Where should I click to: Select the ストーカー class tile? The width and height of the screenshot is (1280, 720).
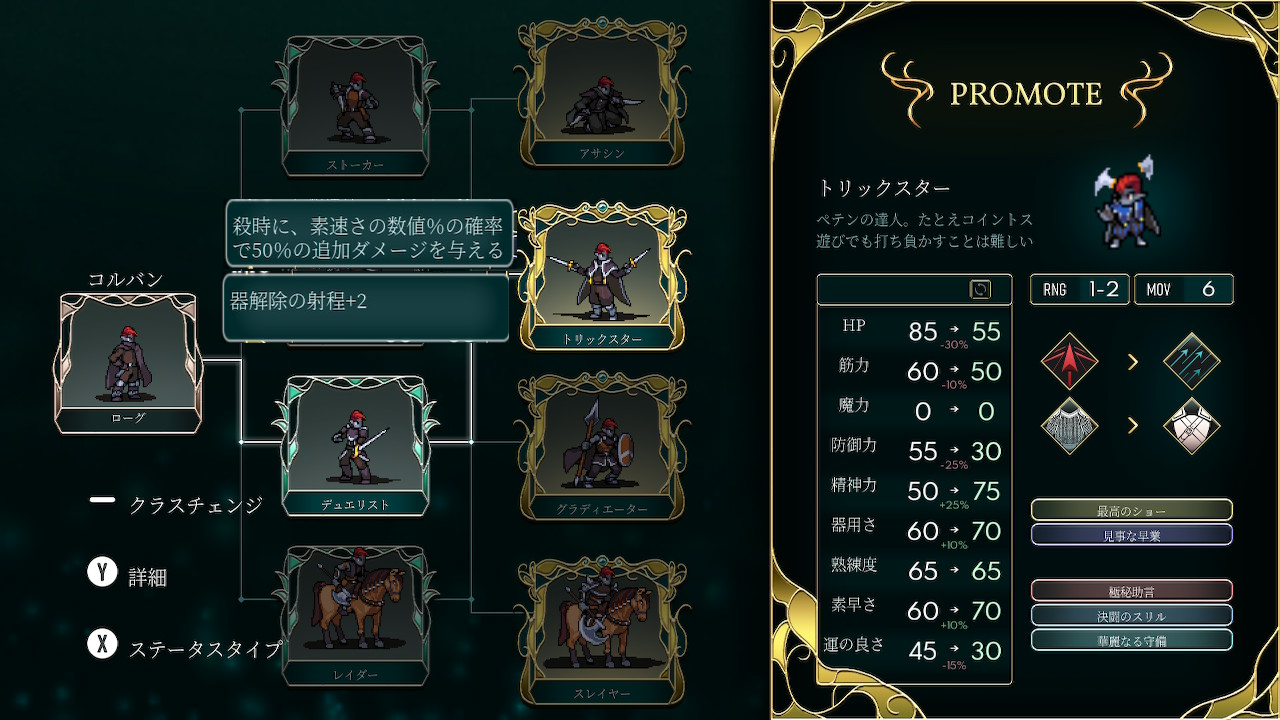(355, 107)
